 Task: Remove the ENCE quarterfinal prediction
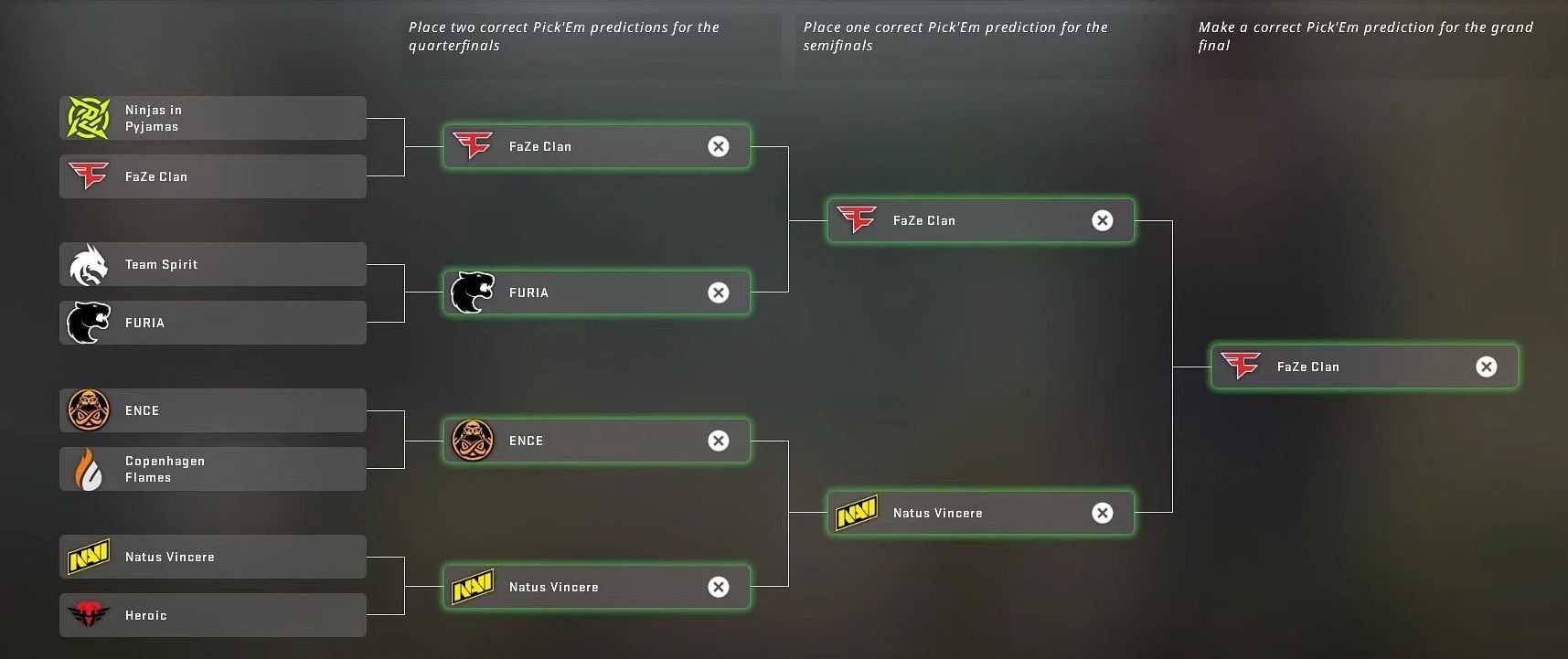719,441
